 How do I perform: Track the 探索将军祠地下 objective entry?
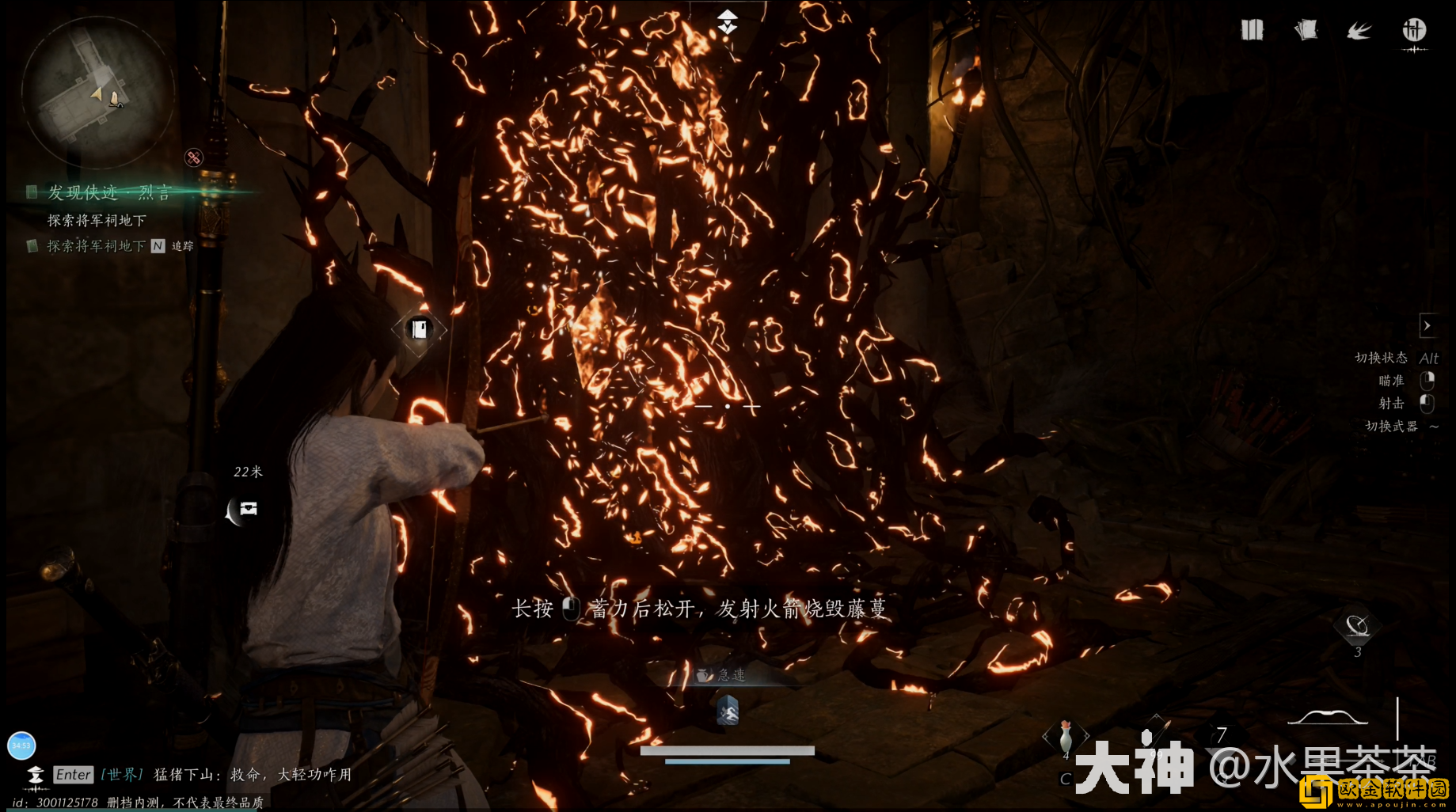pyautogui.click(x=96, y=246)
